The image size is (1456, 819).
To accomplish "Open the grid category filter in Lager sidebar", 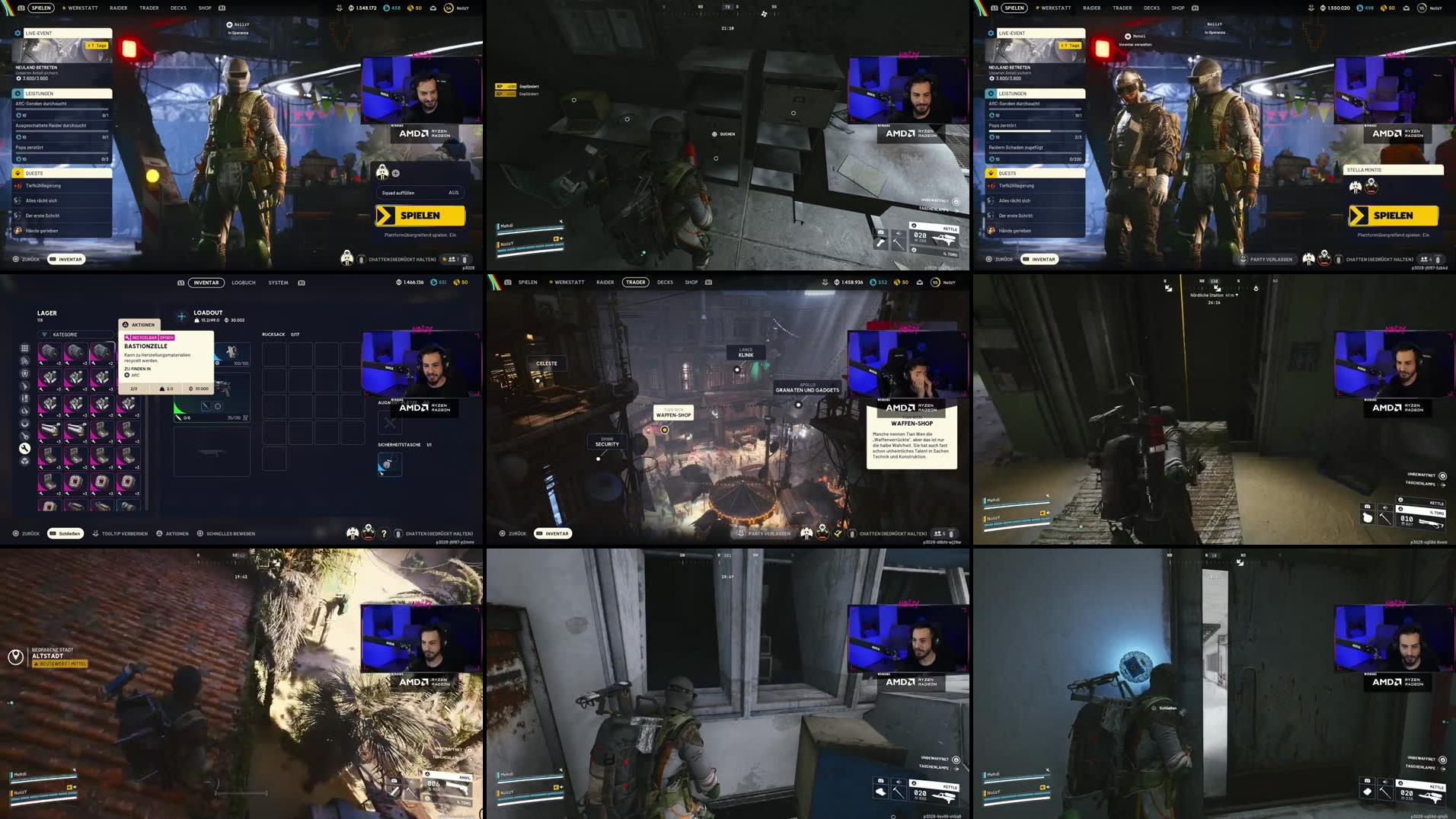I will [25, 349].
